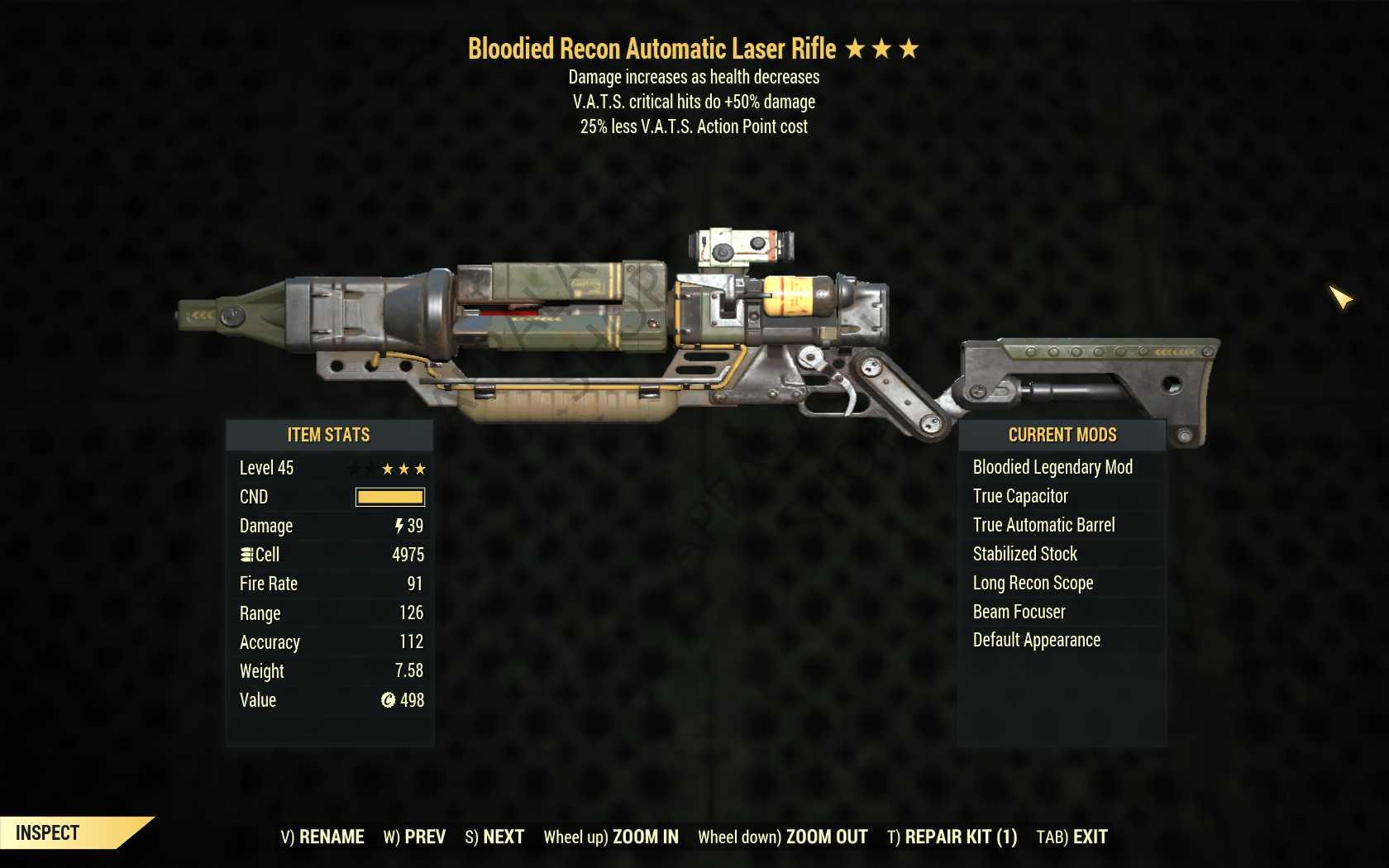Click the INSPECT badge
The width and height of the screenshot is (1389, 868).
point(50,832)
